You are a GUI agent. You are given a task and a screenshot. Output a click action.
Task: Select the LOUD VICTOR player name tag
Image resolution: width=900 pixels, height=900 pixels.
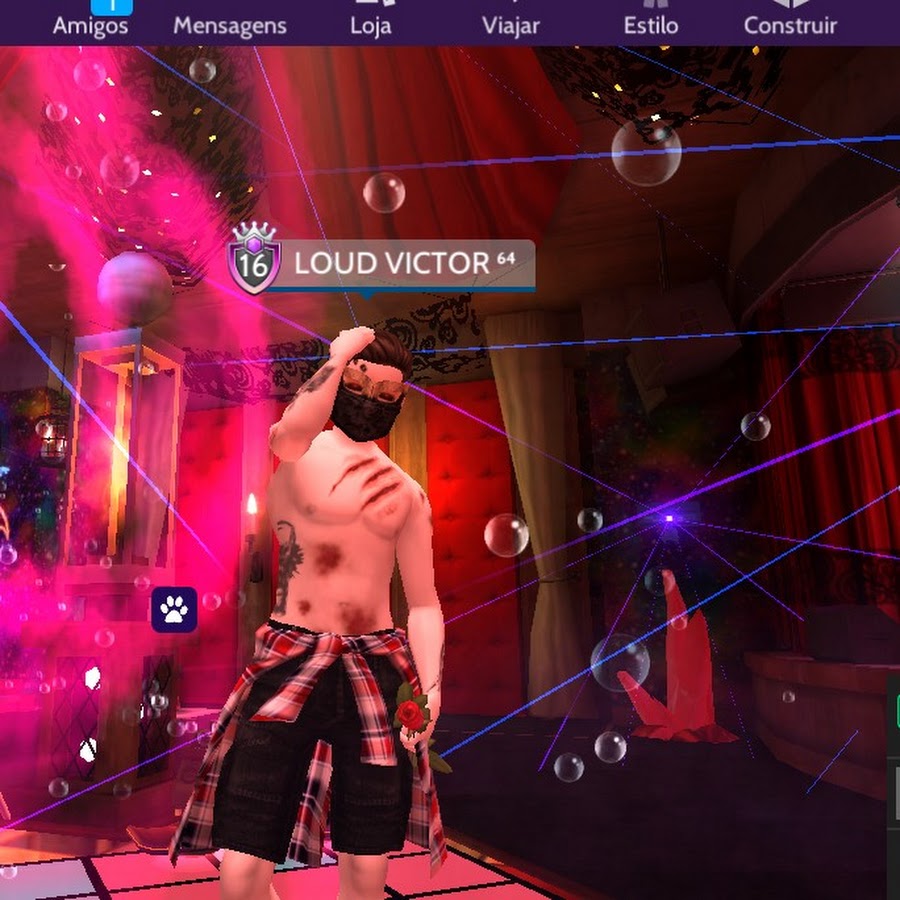[x=392, y=264]
